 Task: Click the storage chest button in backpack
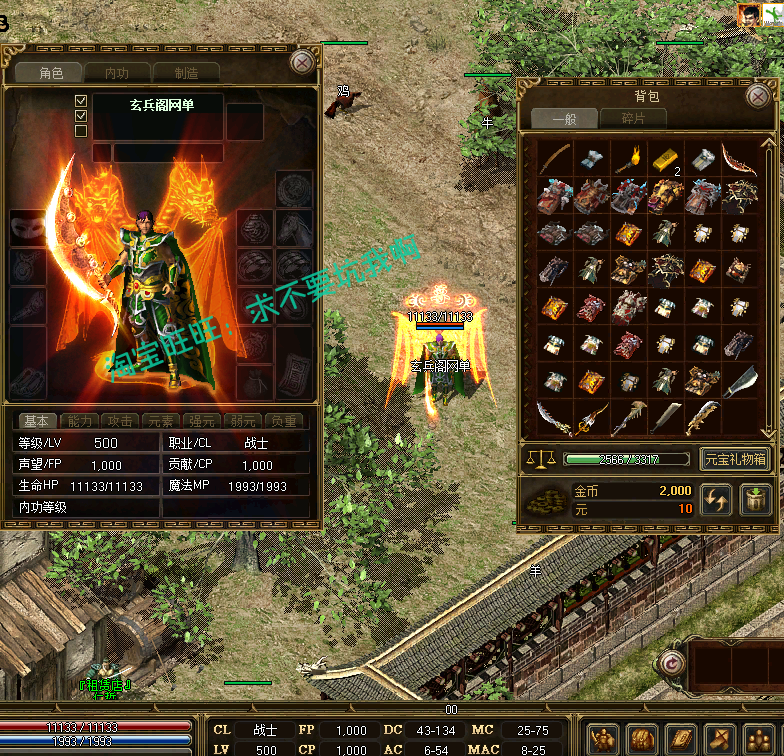coord(754,500)
